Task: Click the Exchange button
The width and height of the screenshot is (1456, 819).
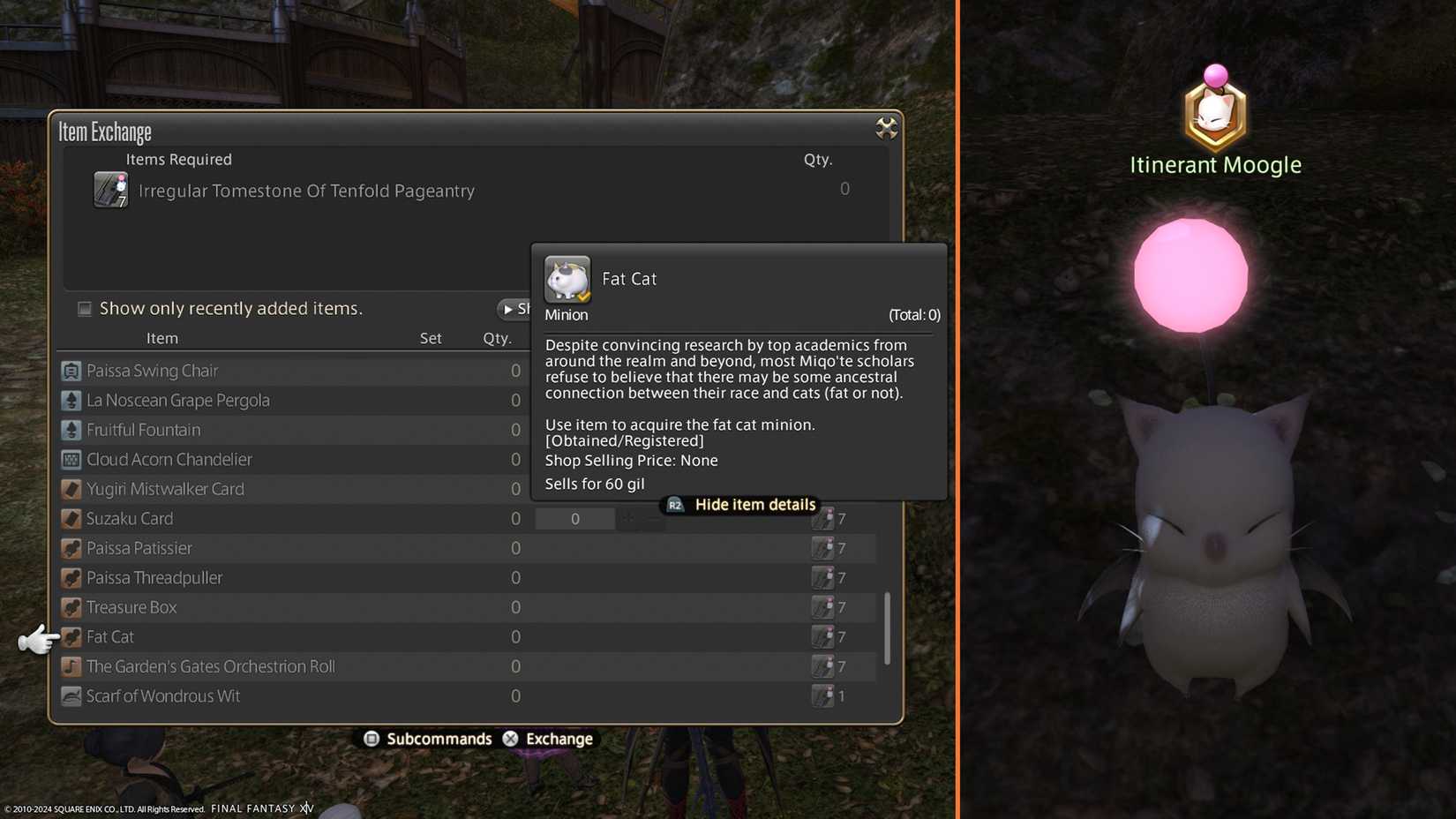Action: tap(557, 739)
